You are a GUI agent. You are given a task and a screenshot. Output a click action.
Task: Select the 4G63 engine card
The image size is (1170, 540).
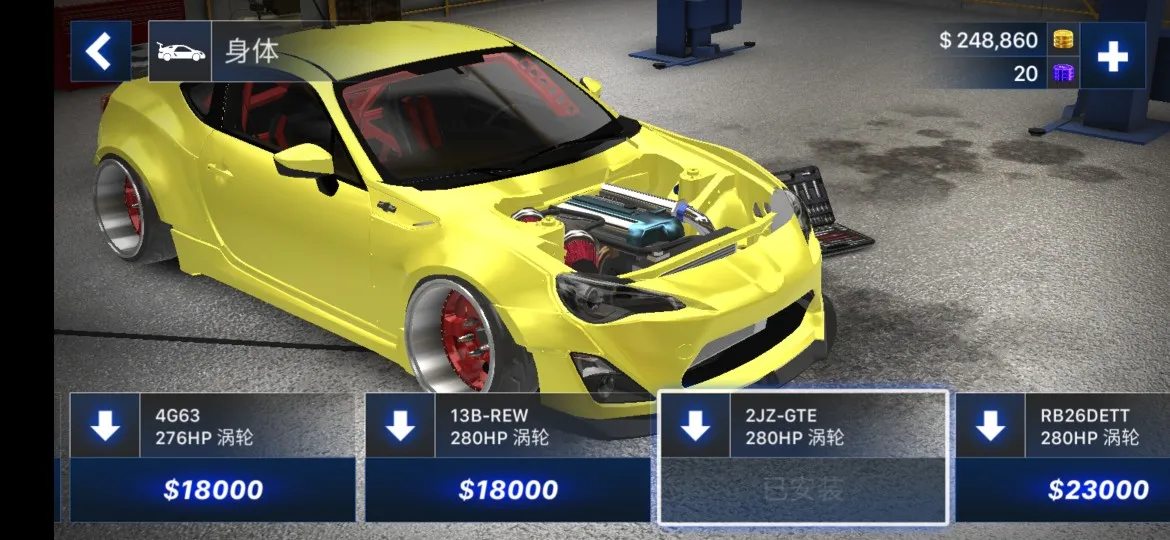pos(212,425)
